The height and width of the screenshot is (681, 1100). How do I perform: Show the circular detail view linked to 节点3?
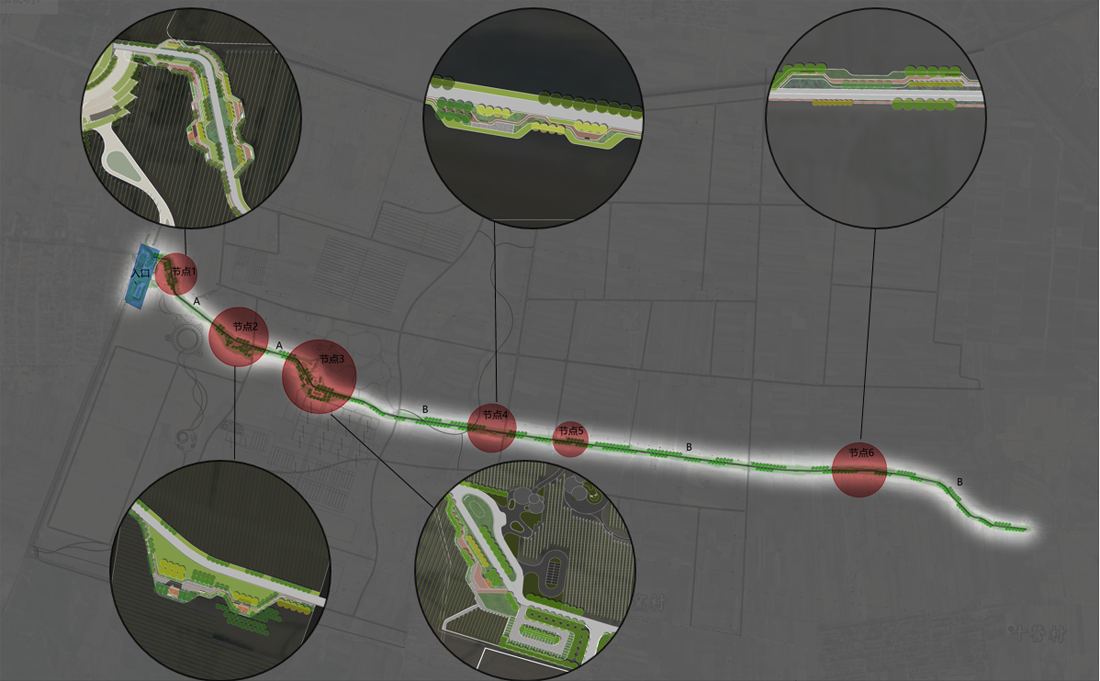click(525, 578)
